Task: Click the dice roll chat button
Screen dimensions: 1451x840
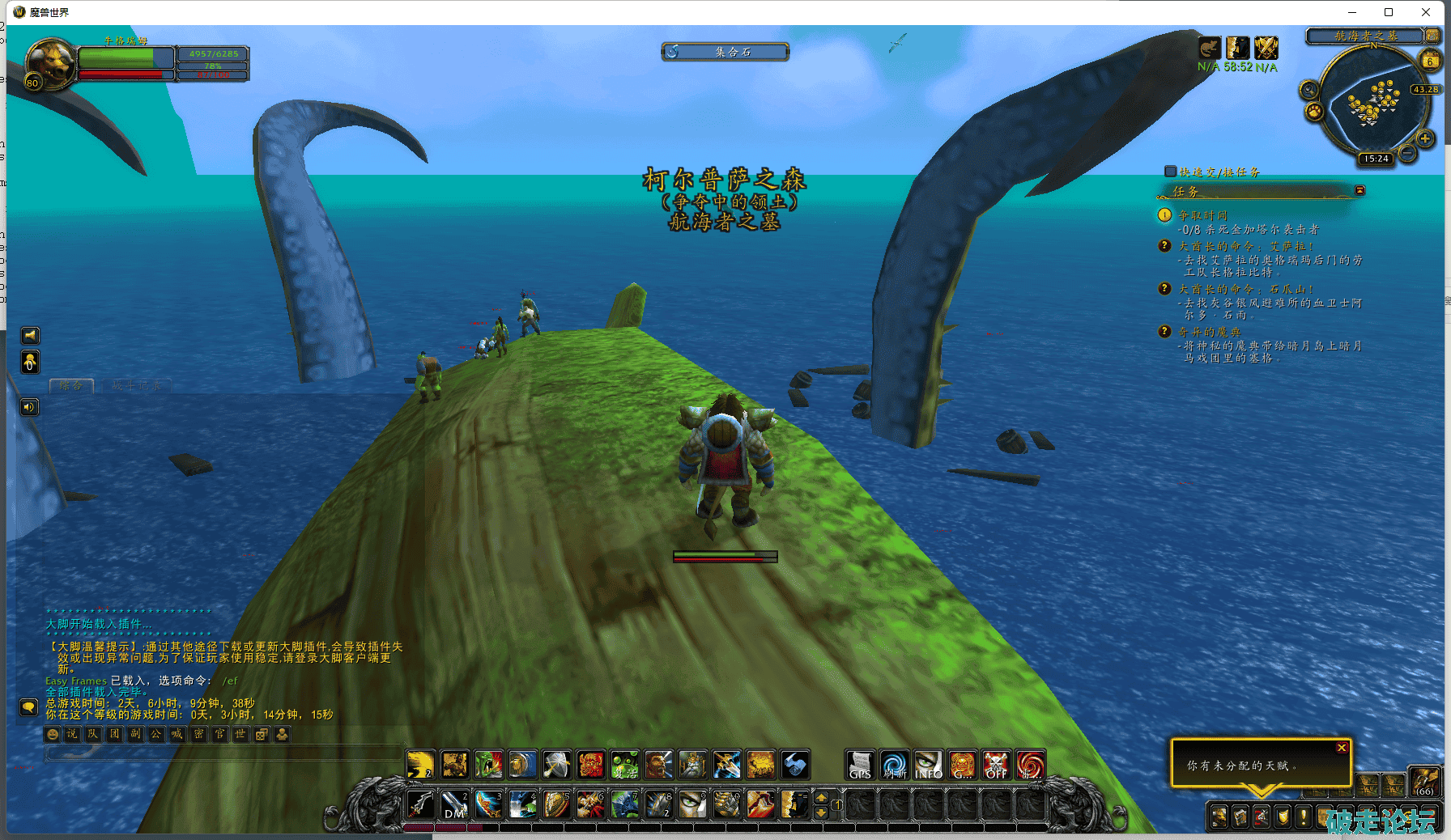Action: (261, 734)
